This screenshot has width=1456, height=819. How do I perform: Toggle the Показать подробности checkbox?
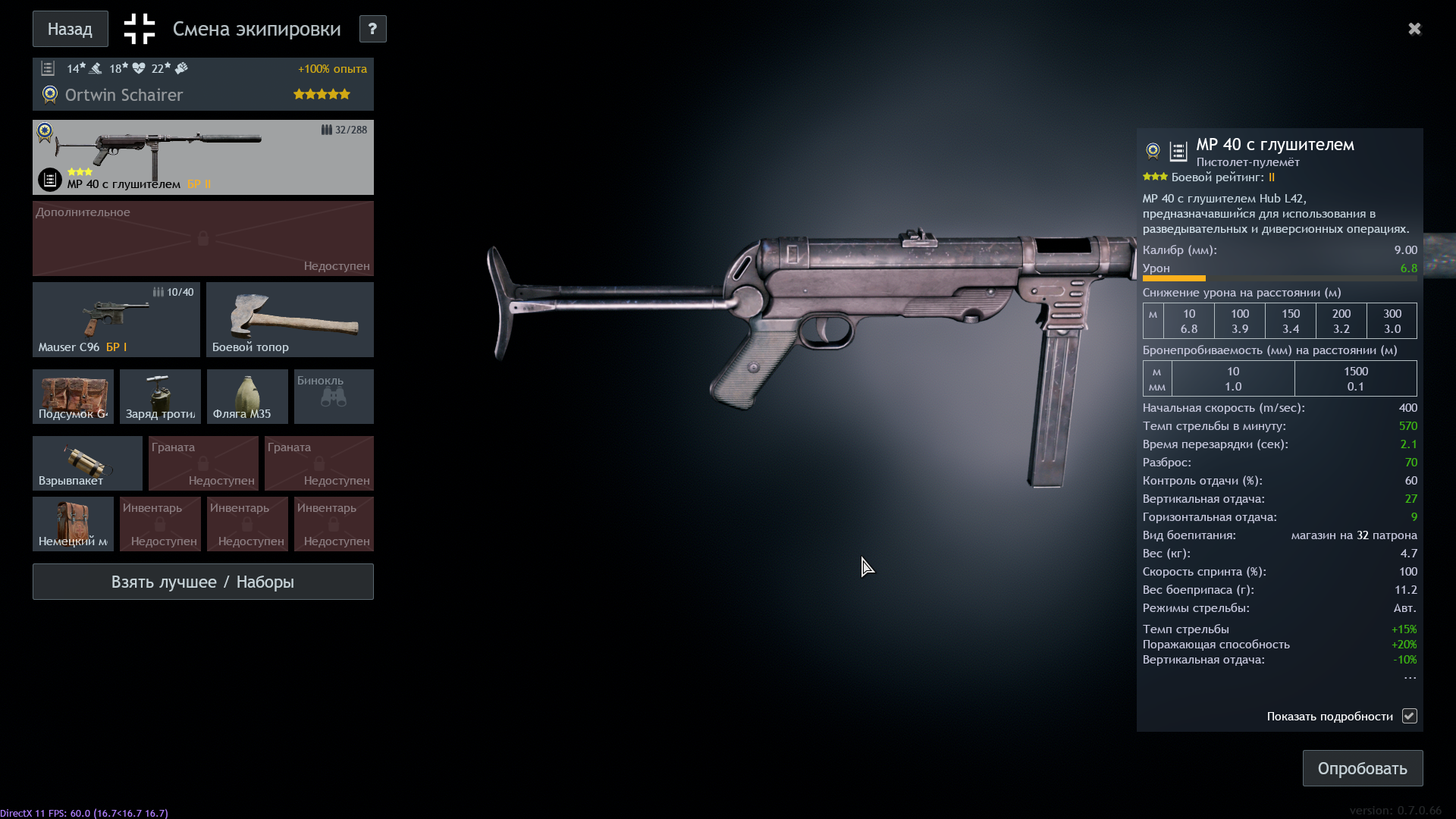(x=1409, y=716)
